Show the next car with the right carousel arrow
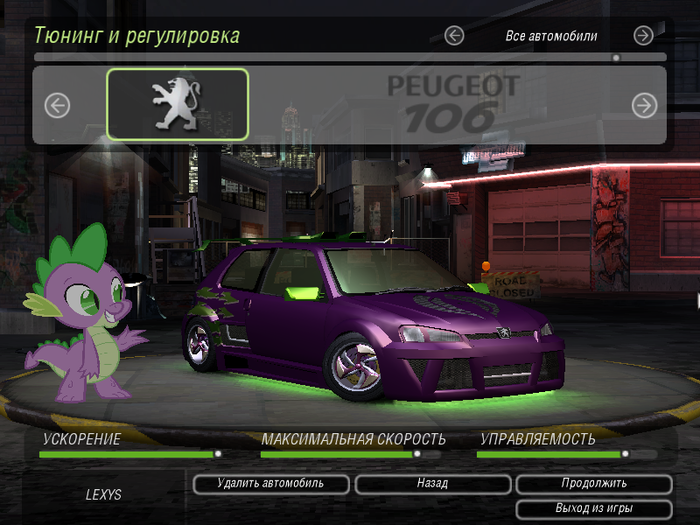 click(x=644, y=105)
